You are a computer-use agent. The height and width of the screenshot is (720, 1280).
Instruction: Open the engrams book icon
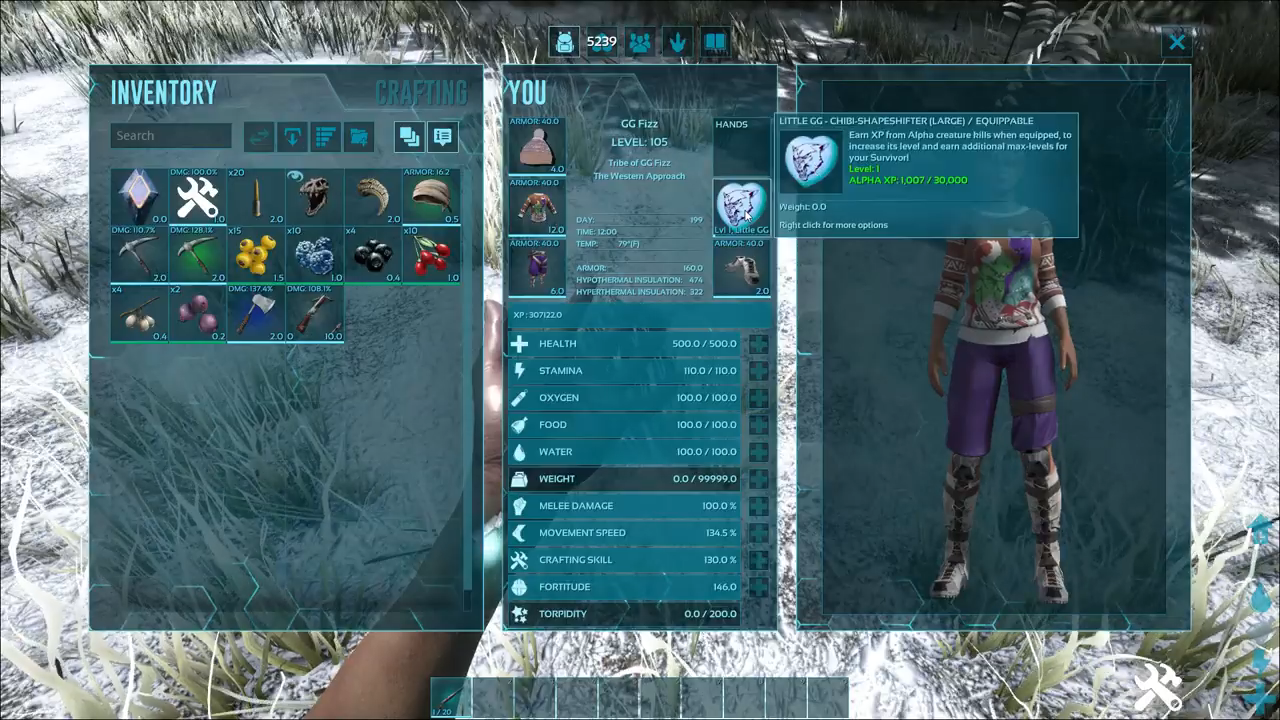click(715, 43)
